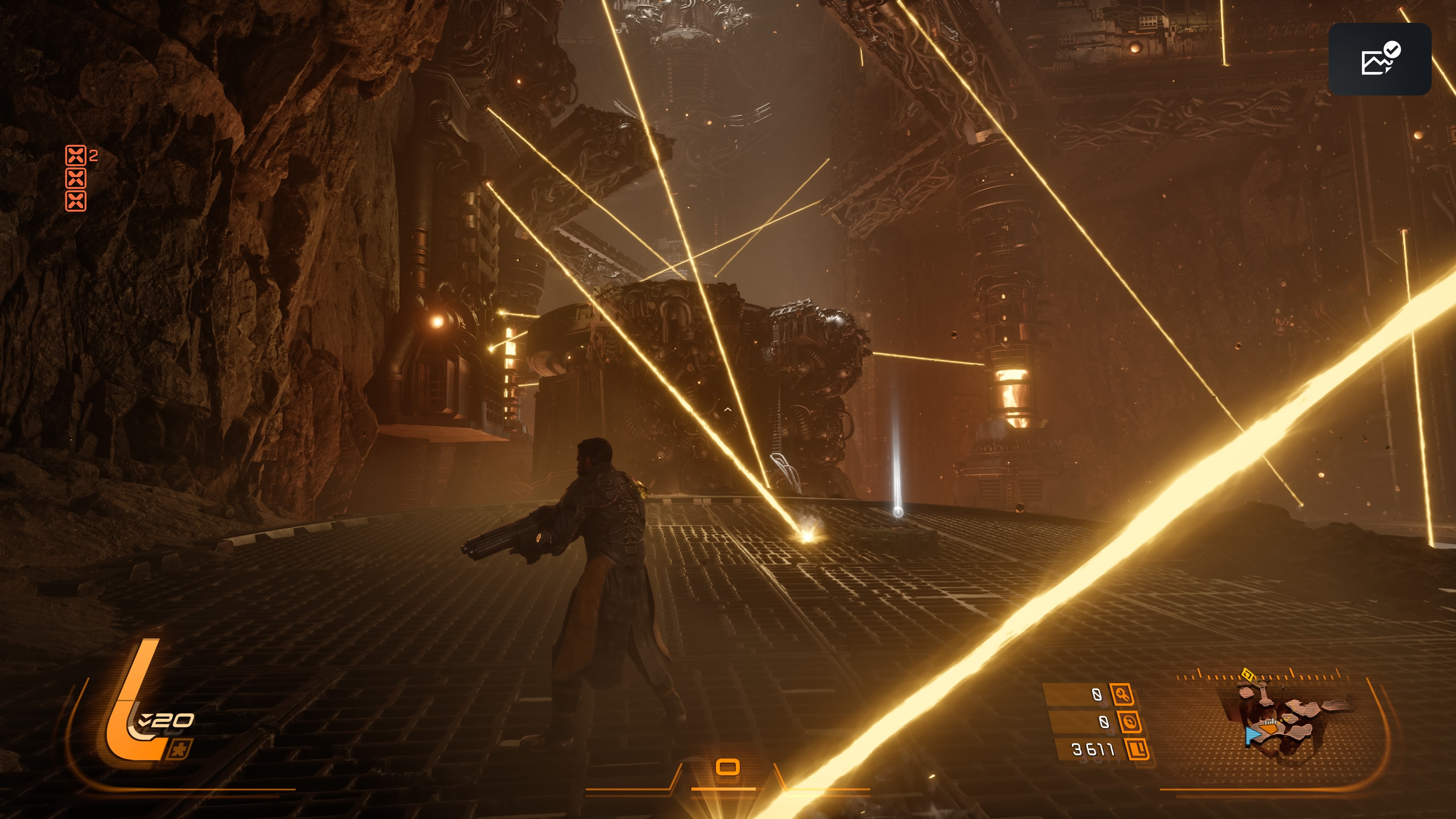
Task: Click the top crossed-box status icon marked 2
Action: pyautogui.click(x=76, y=155)
